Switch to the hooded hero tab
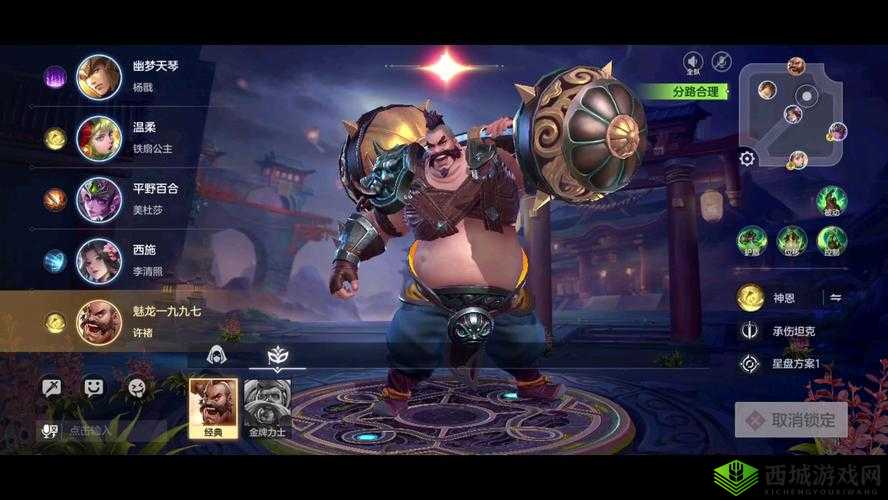The width and height of the screenshot is (888, 500). tap(214, 355)
